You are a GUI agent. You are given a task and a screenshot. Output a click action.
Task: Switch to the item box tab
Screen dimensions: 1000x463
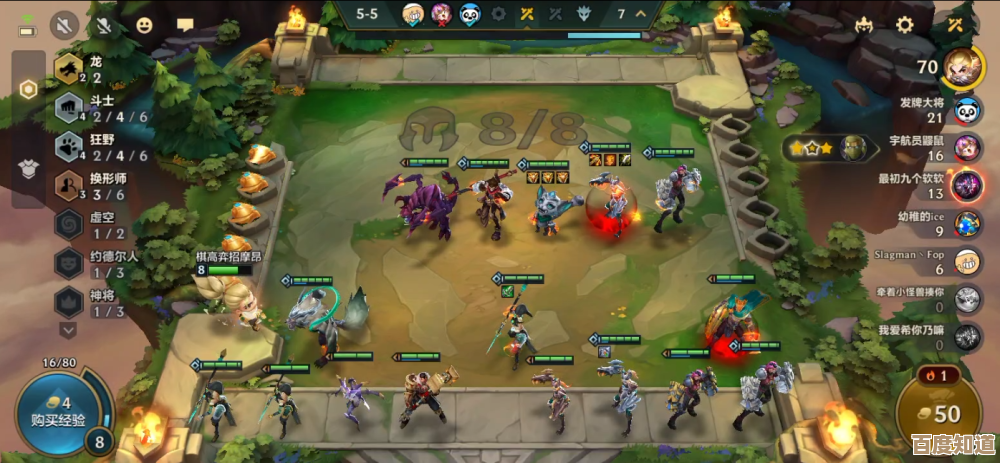coord(29,169)
